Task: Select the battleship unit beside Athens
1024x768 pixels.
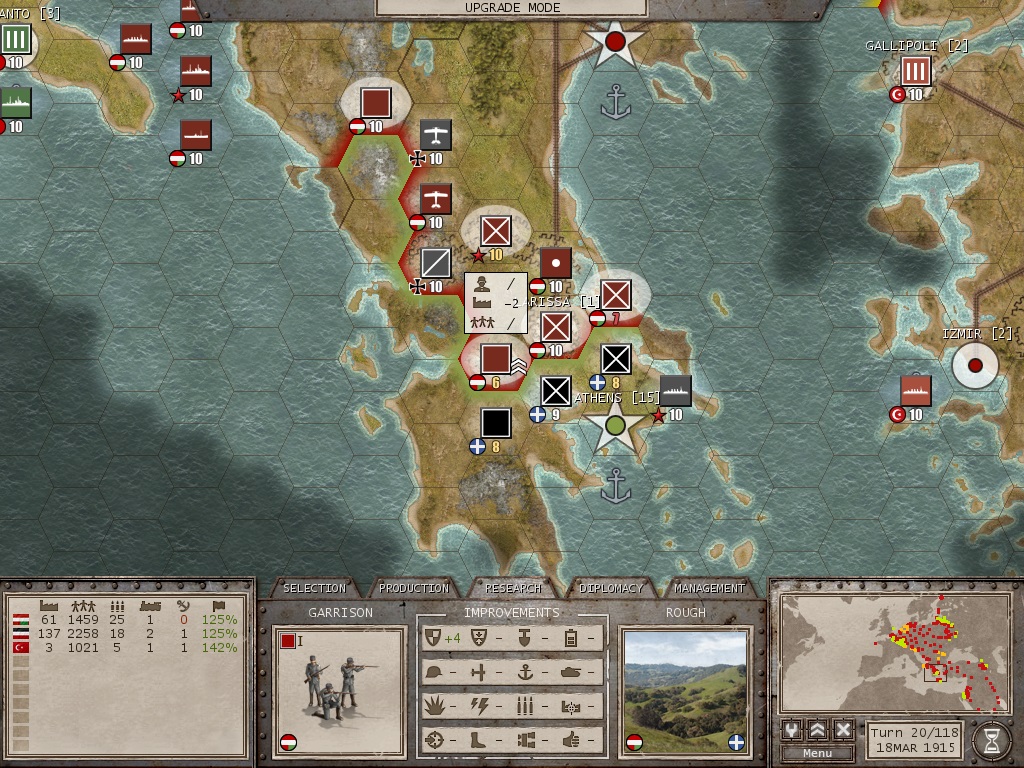Action: point(675,391)
